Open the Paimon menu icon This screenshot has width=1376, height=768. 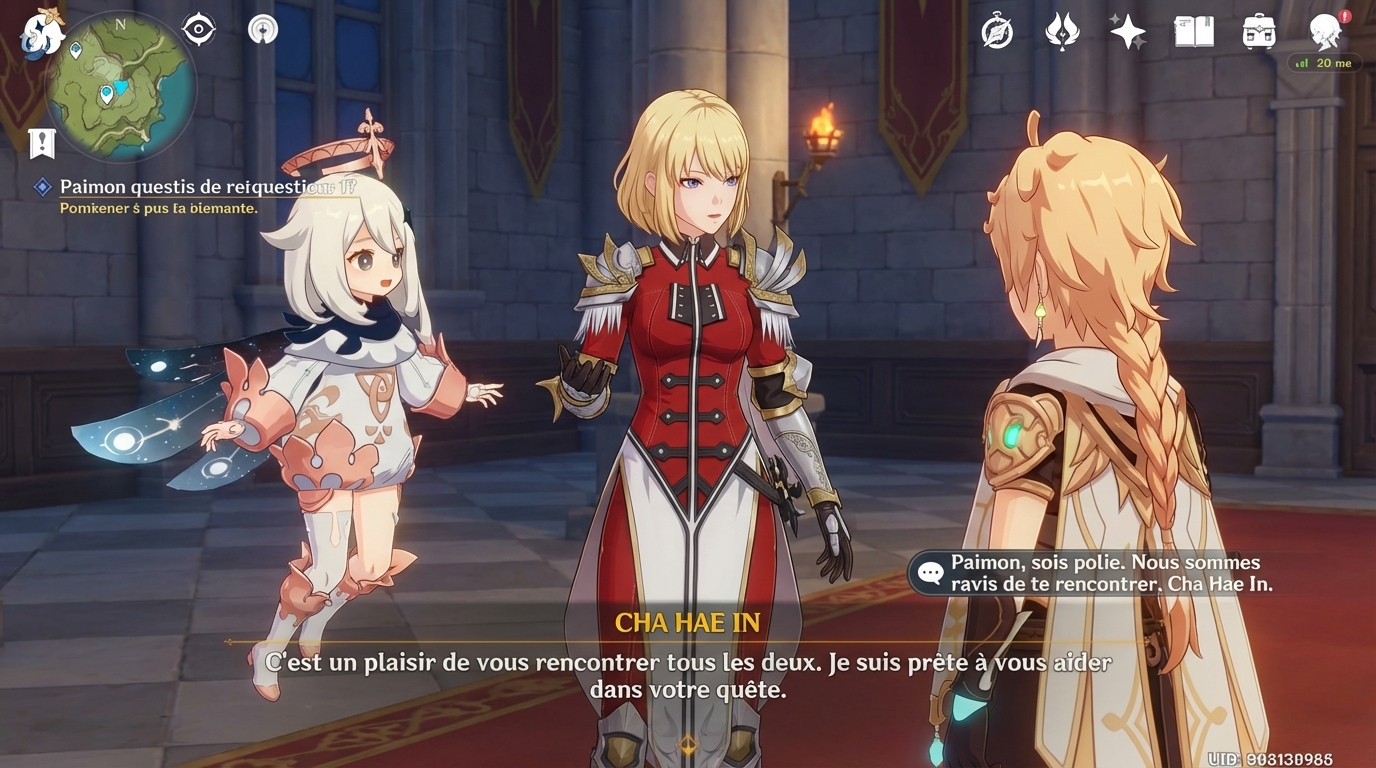(42, 32)
